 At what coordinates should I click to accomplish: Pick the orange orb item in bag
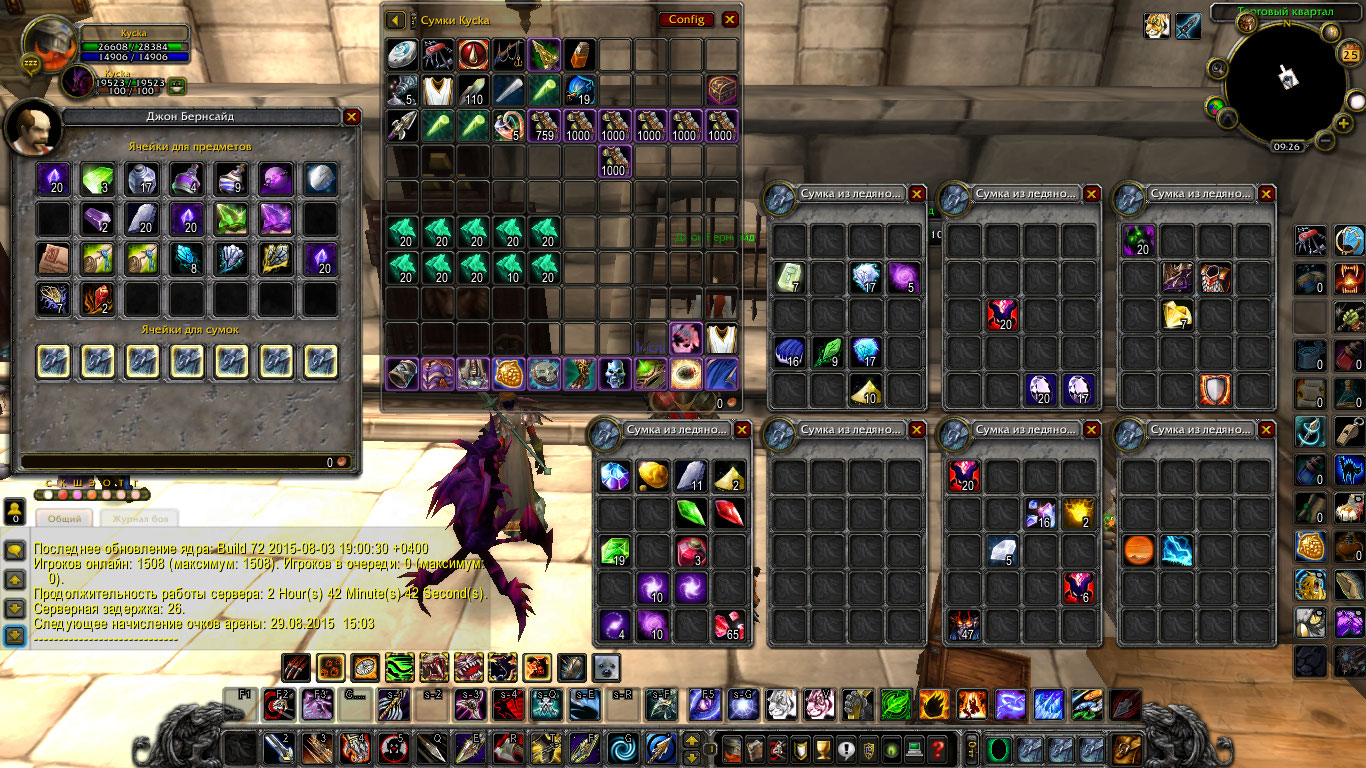coord(1139,551)
